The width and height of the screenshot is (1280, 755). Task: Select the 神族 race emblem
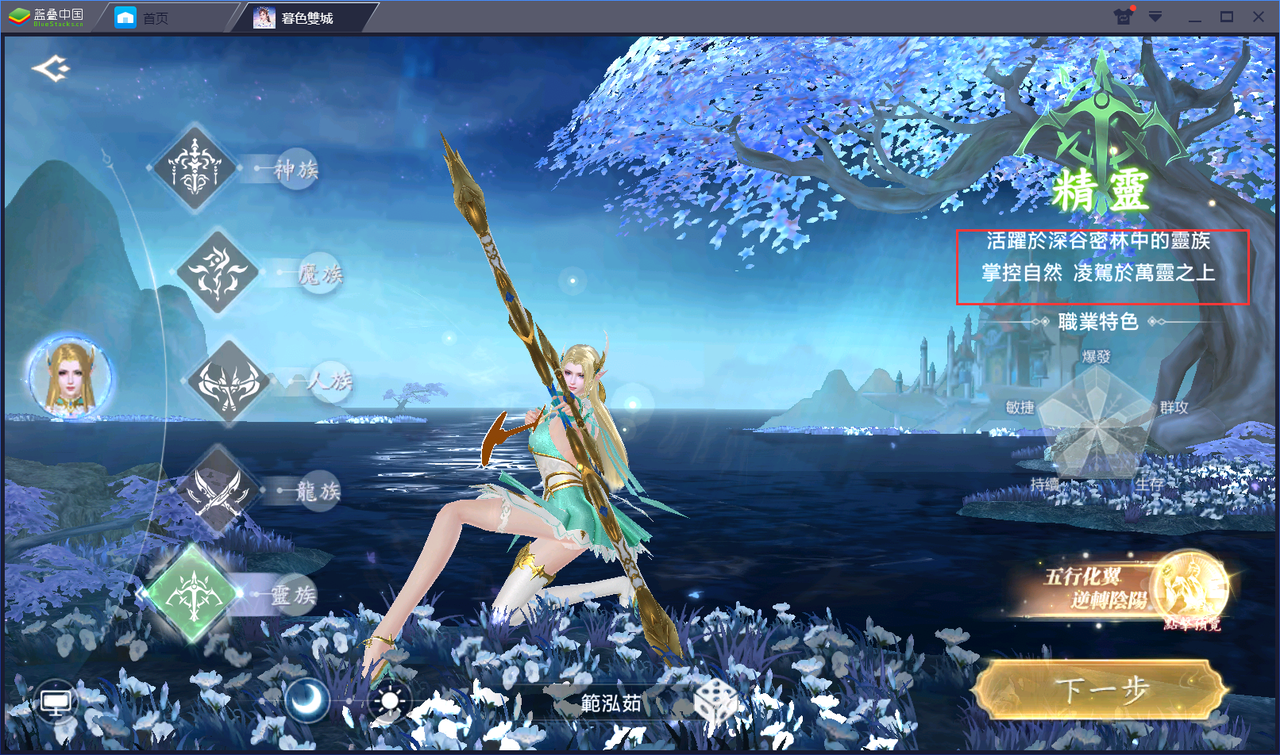point(194,167)
